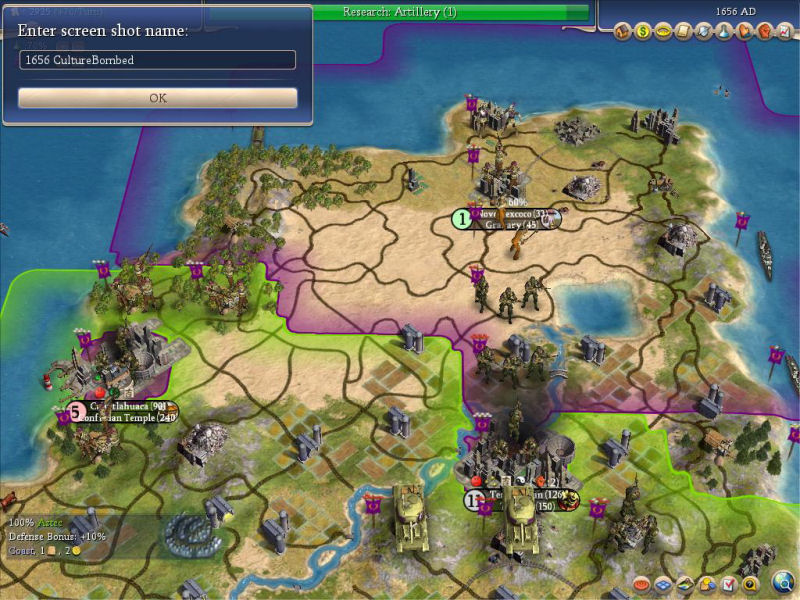Toggle the terrain map layer icon
The image size is (800, 600).
click(686, 583)
